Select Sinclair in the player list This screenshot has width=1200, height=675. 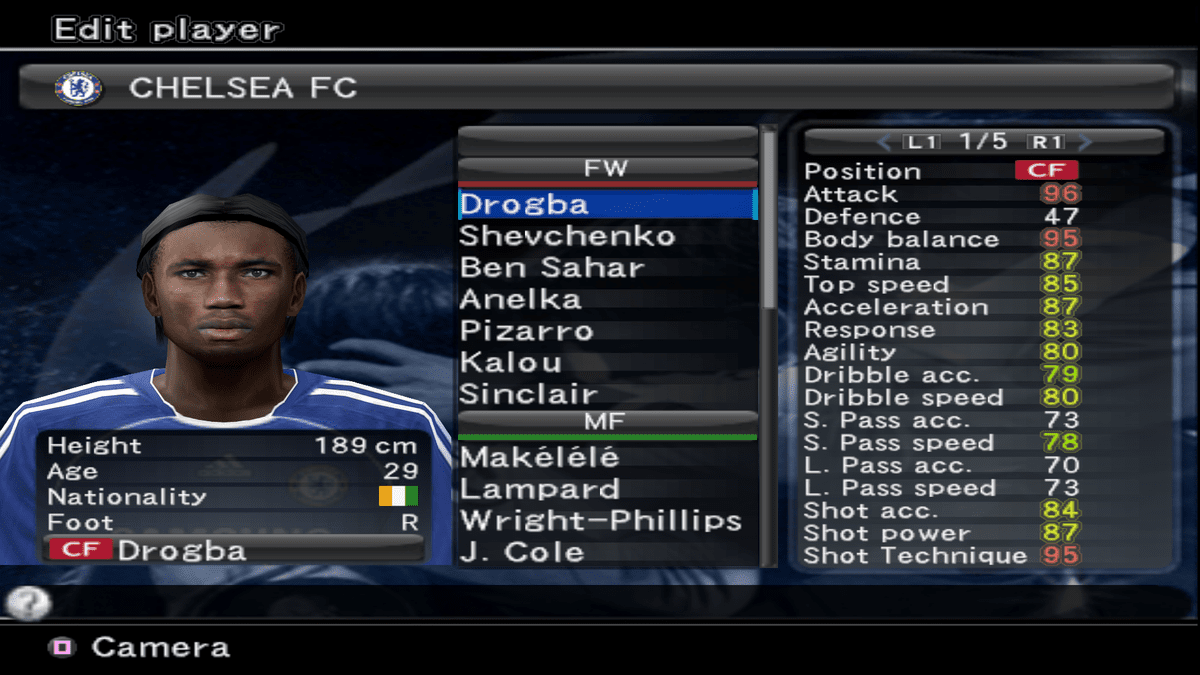coord(528,394)
